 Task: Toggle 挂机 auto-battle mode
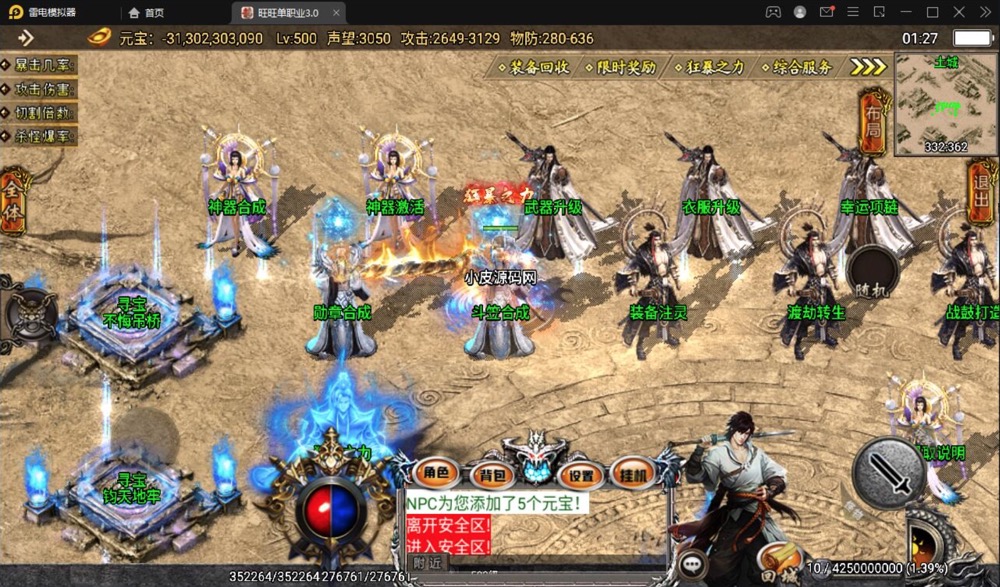633,473
